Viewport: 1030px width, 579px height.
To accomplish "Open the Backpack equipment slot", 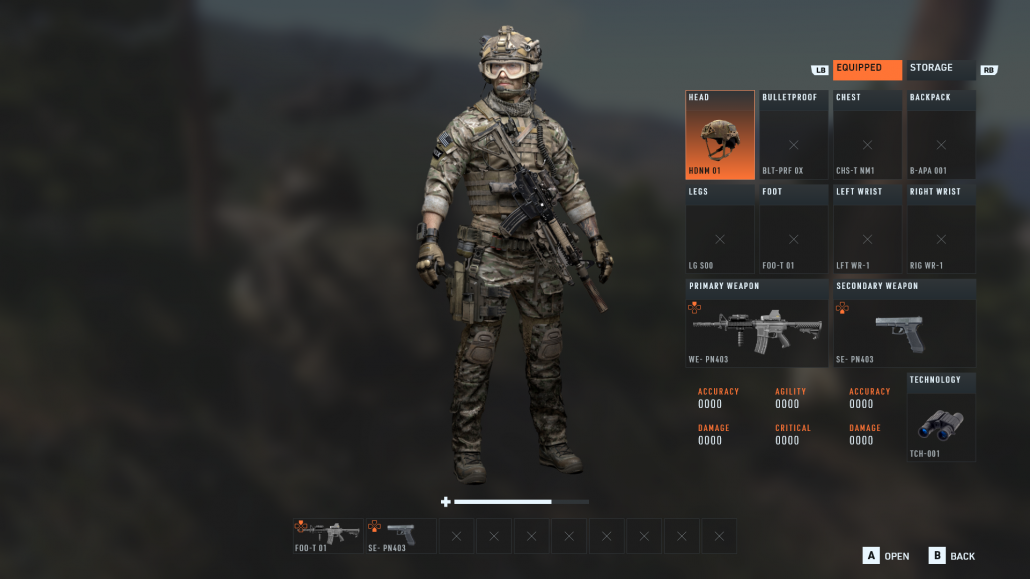I will [941, 135].
